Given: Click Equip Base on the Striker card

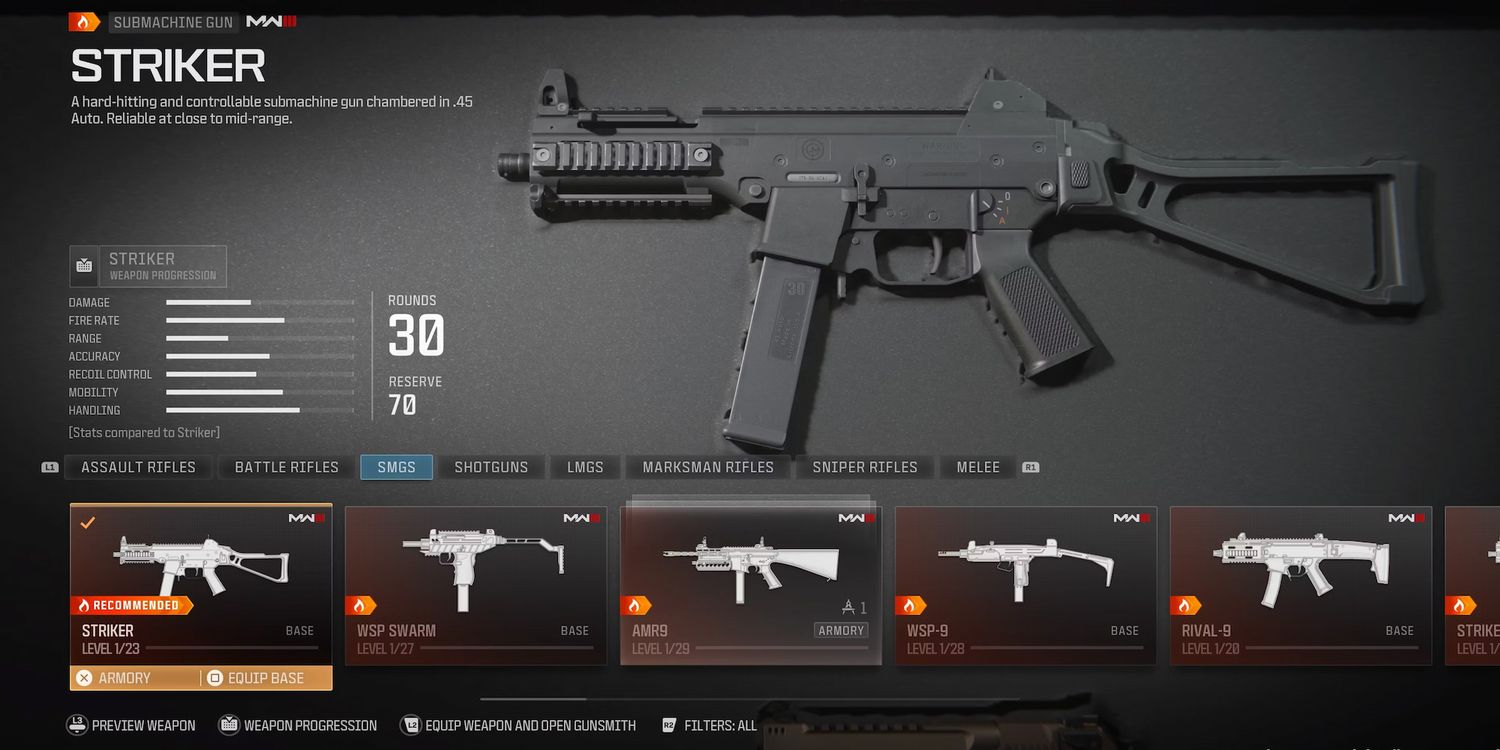Looking at the screenshot, I should (265, 678).
